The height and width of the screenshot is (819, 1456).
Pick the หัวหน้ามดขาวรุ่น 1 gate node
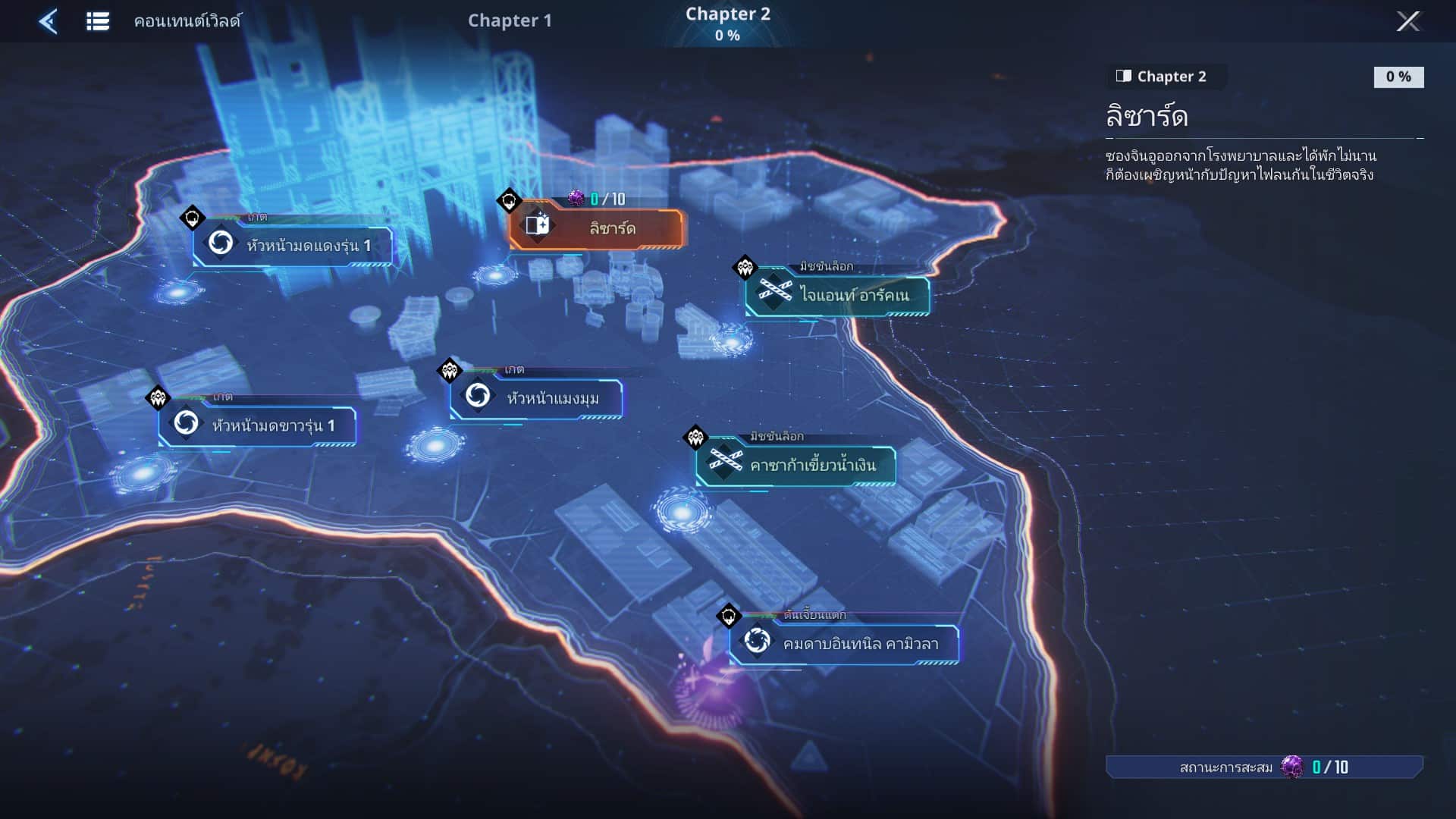click(x=258, y=425)
